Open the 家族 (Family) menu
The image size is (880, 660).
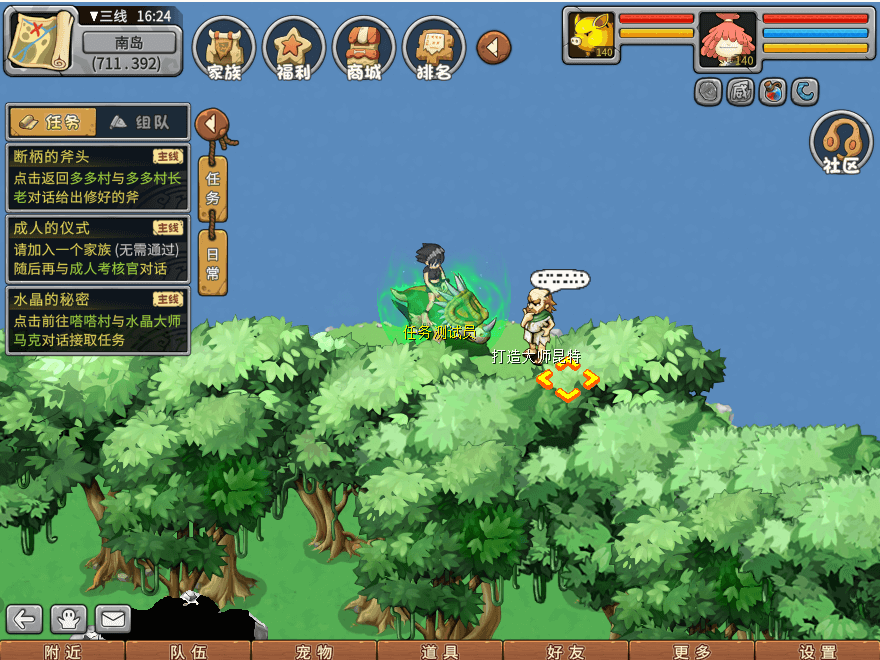pos(224,48)
